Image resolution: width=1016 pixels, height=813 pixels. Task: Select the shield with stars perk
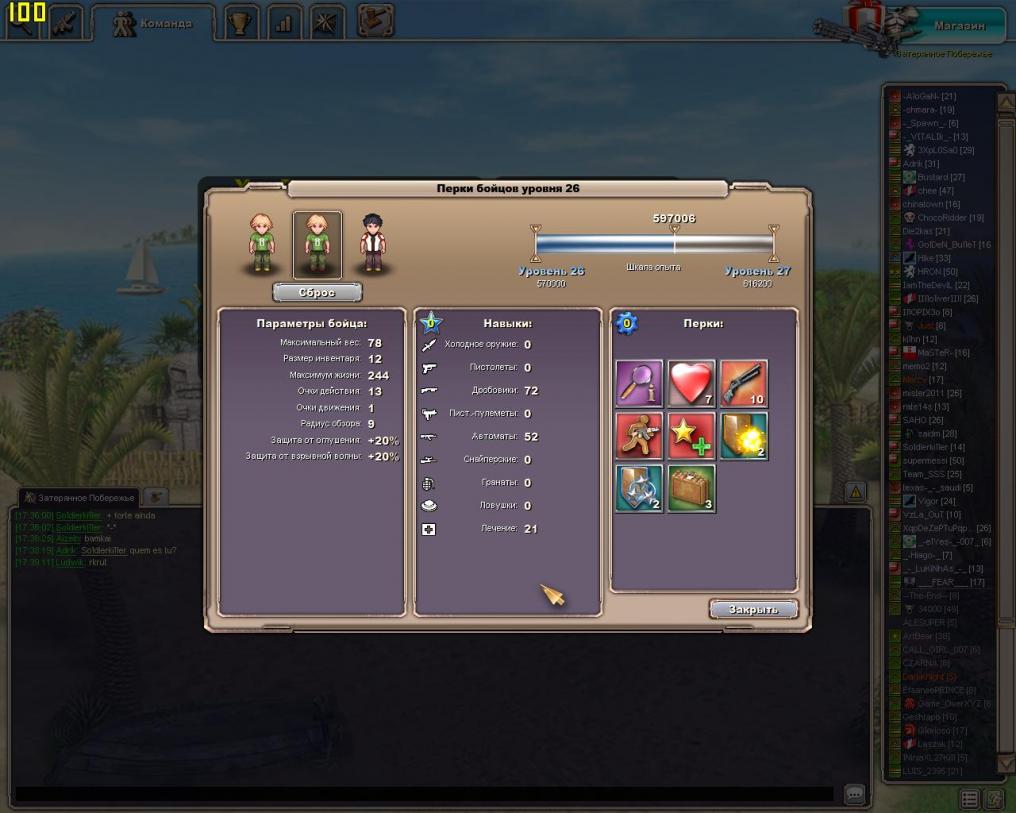point(639,488)
